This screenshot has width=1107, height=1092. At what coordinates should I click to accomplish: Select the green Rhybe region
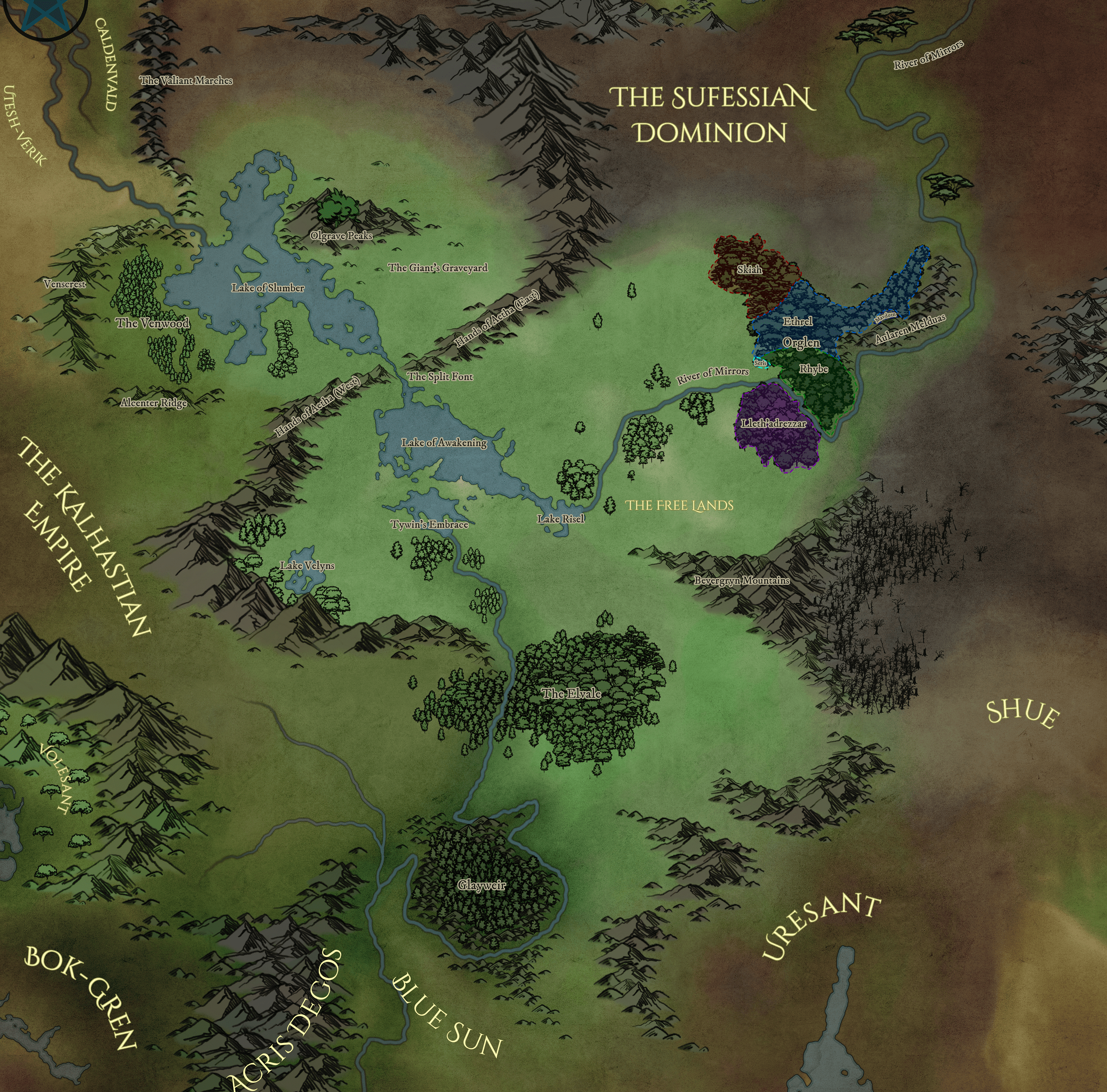[814, 369]
